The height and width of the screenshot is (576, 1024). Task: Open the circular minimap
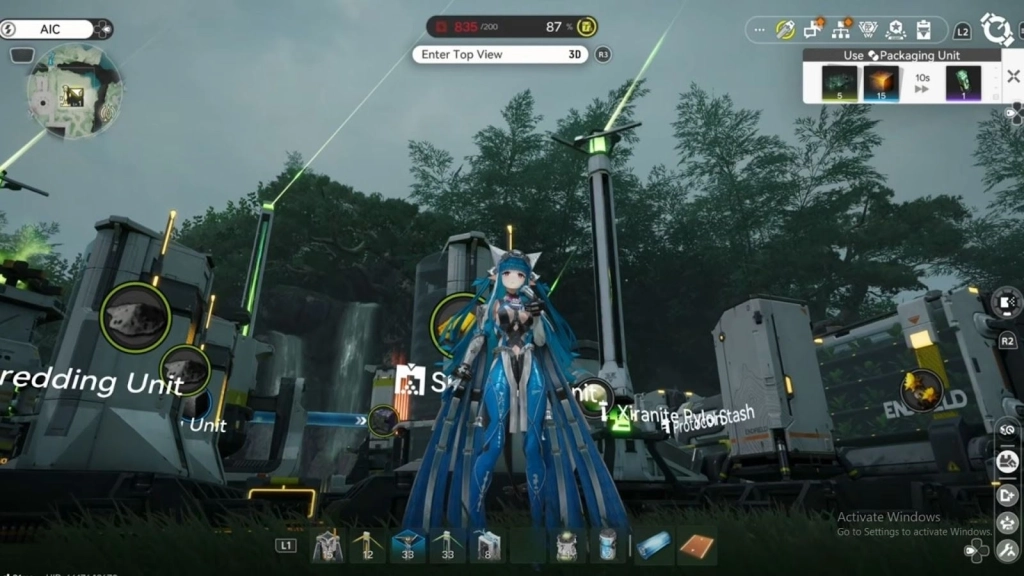click(74, 92)
